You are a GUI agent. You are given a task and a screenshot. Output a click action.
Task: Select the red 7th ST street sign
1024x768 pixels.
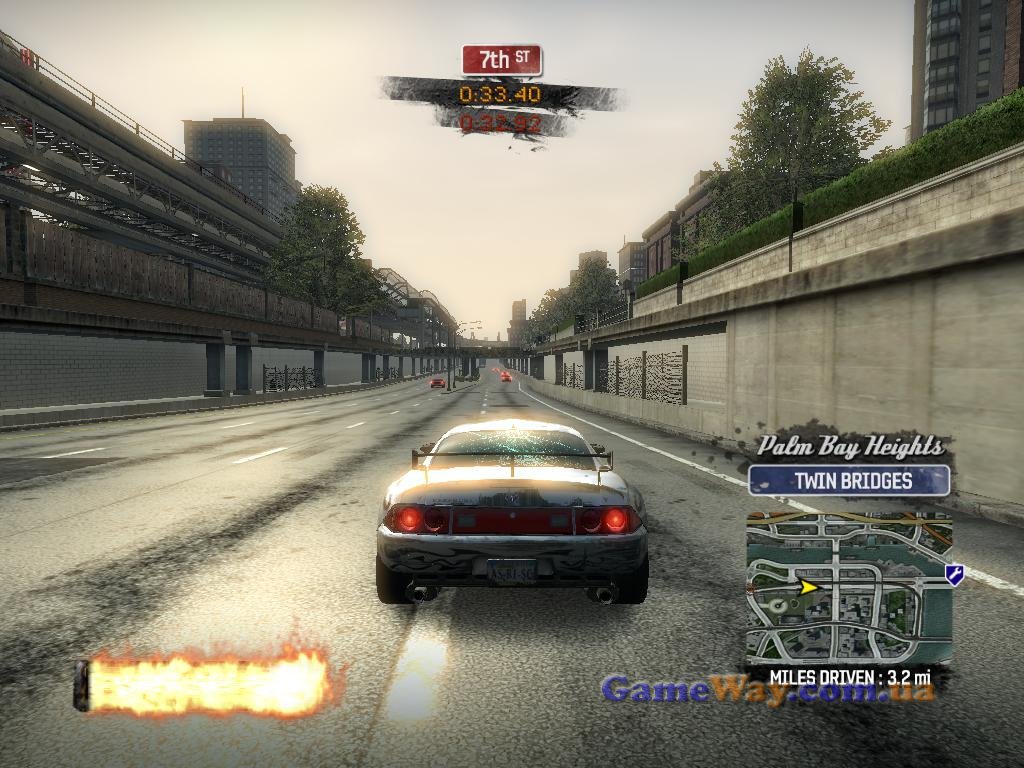tap(501, 60)
